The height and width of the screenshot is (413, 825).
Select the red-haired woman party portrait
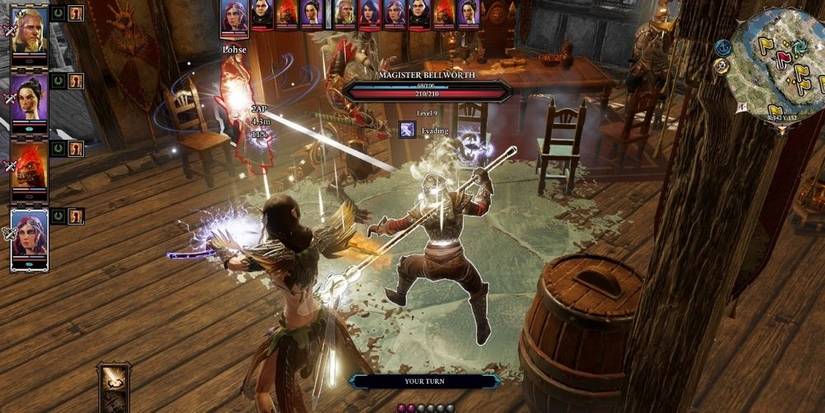click(x=28, y=237)
